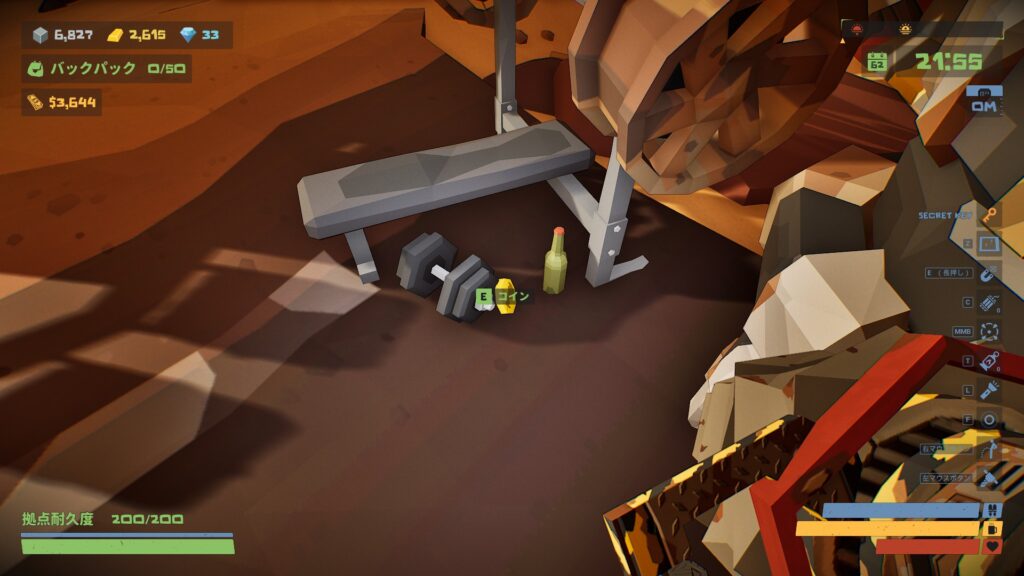Select the dynamite item slot

click(989, 302)
